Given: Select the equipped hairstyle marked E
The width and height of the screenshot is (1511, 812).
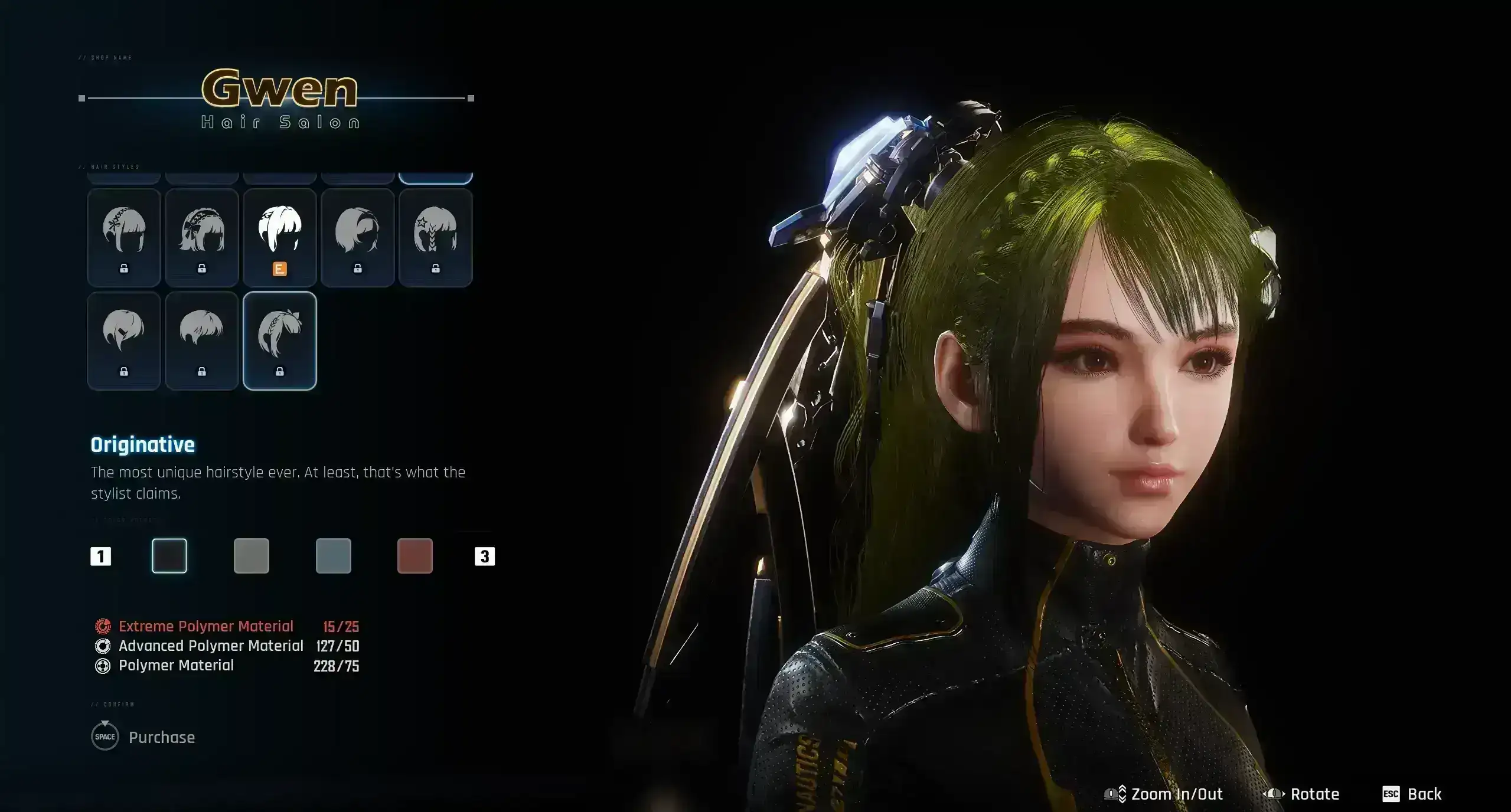Looking at the screenshot, I should point(280,237).
